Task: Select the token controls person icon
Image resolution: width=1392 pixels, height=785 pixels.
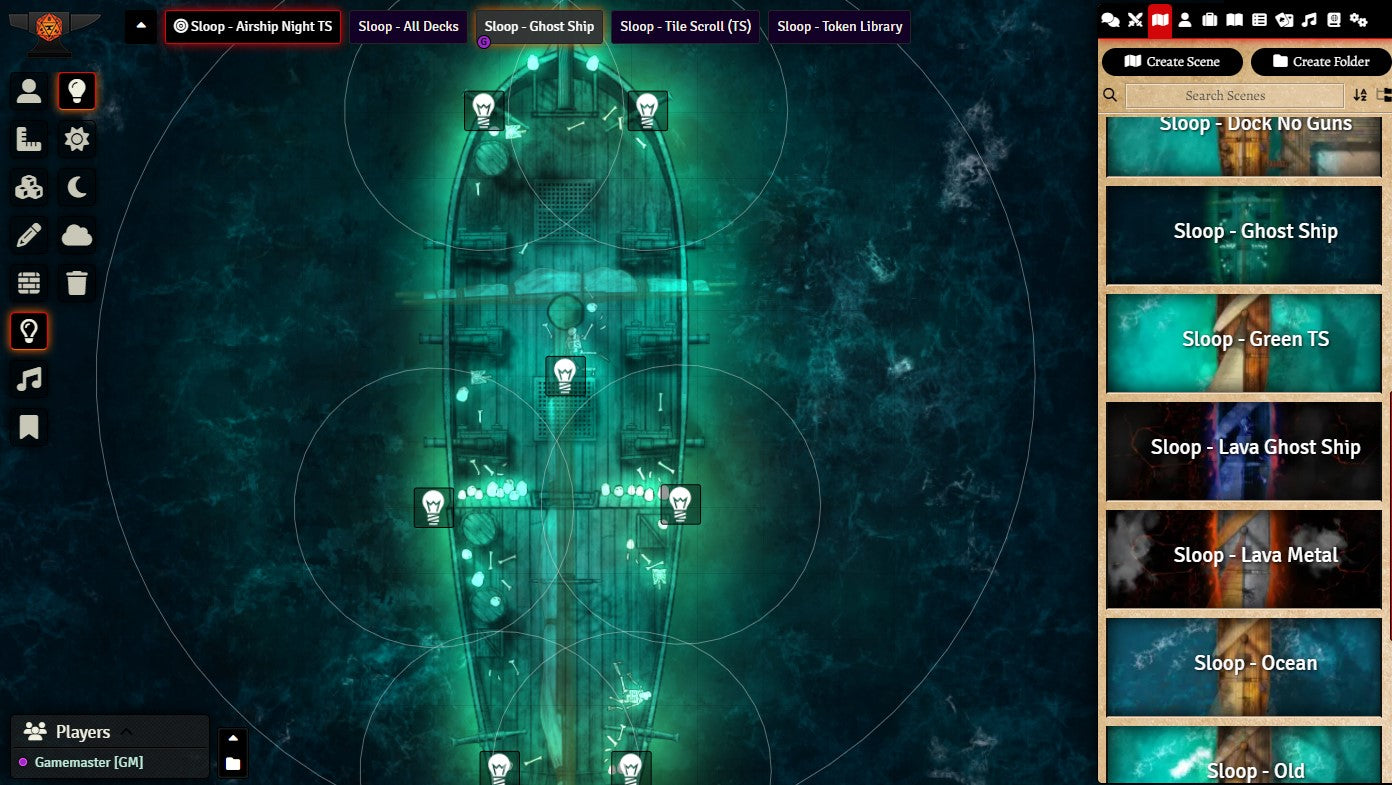Action: (29, 91)
